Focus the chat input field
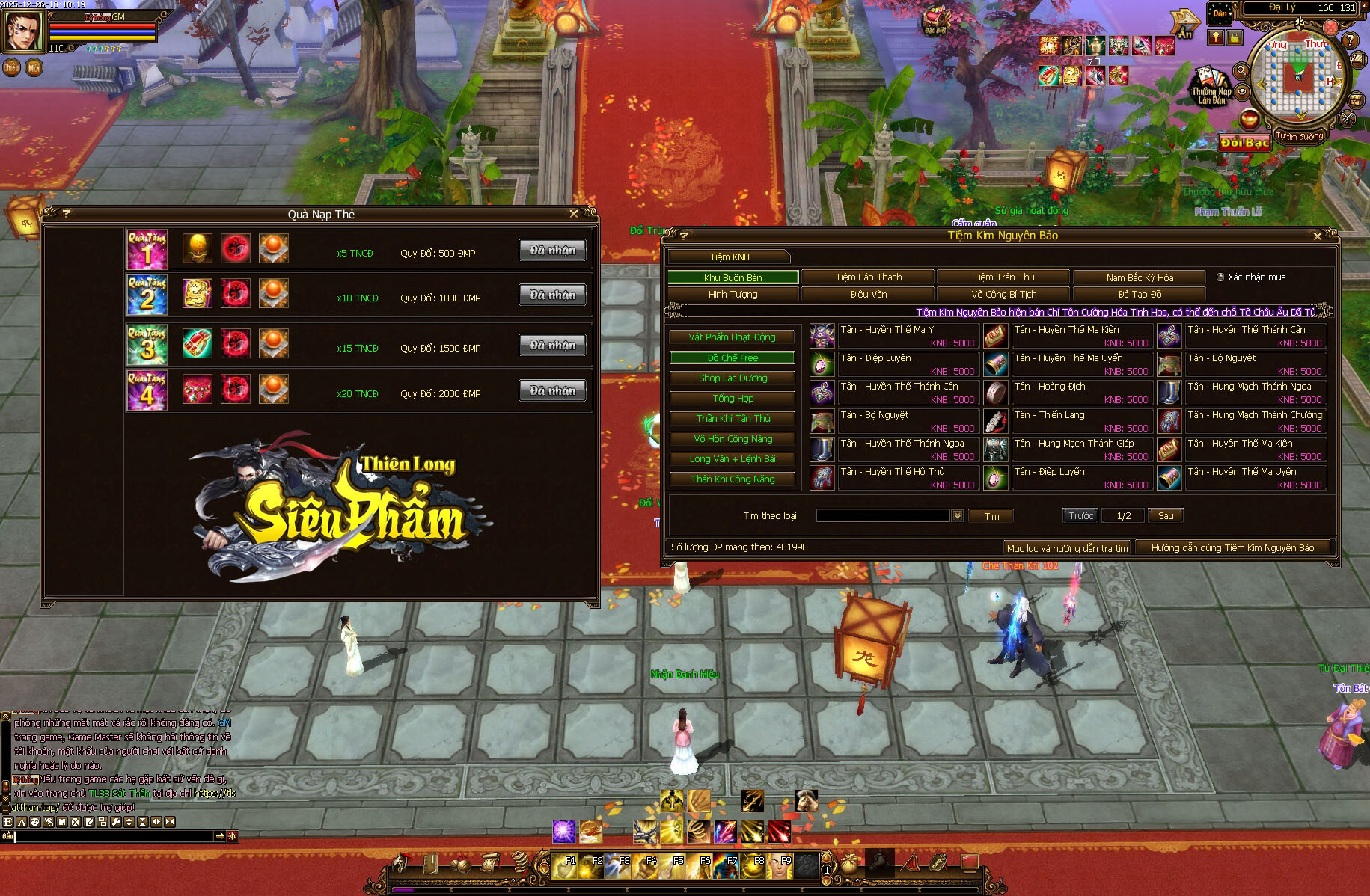 pyautogui.click(x=112, y=836)
